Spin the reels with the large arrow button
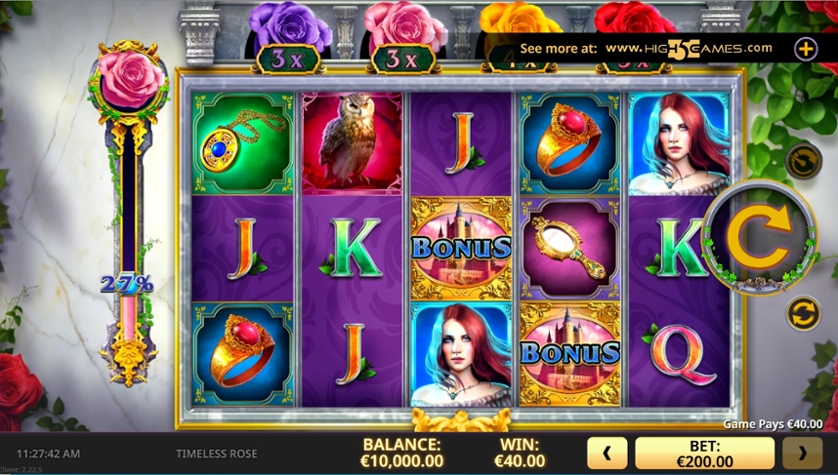Screen dimensions: 838x475 coord(759,236)
